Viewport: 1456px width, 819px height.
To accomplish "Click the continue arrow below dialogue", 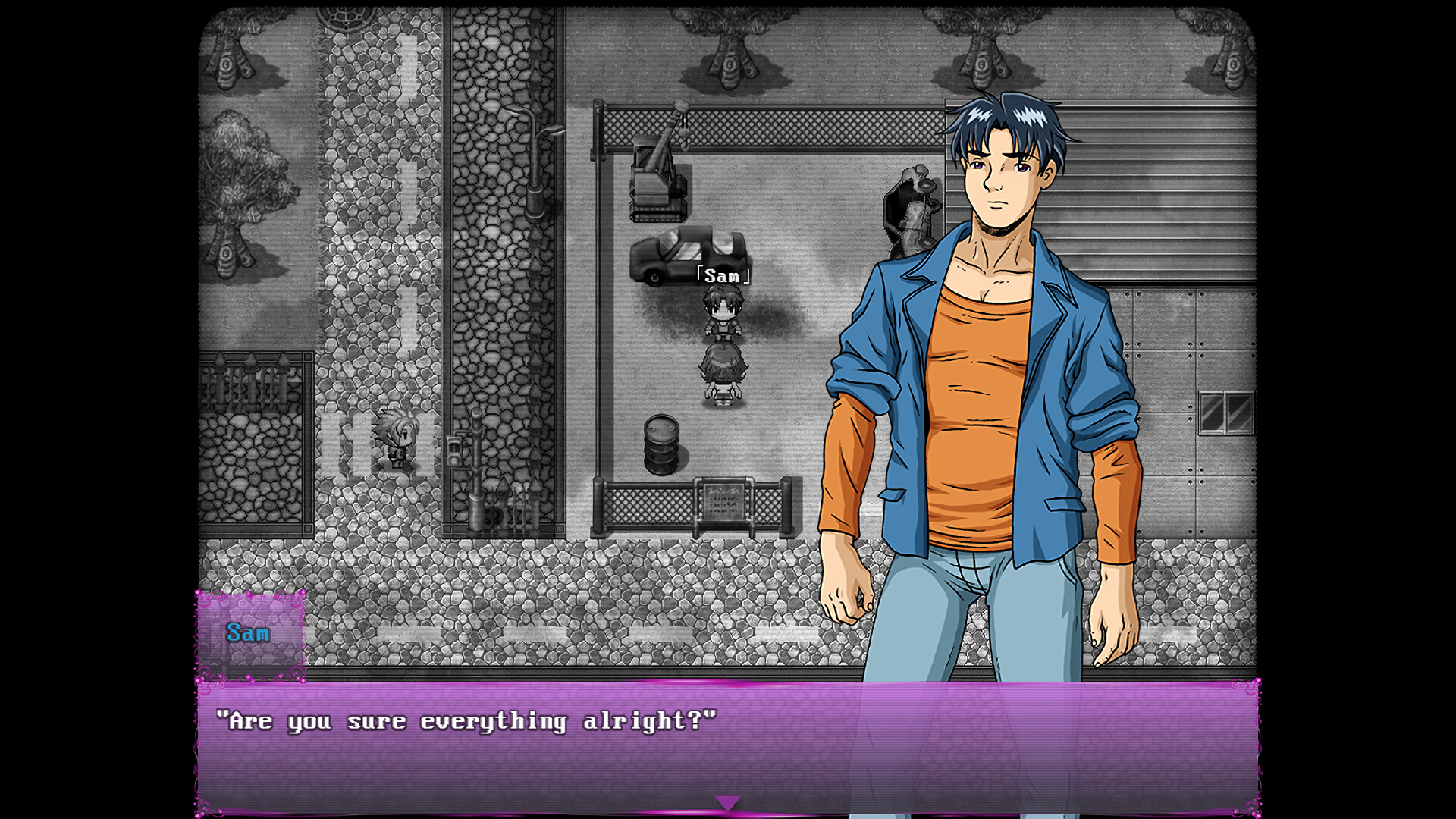I will click(x=727, y=801).
